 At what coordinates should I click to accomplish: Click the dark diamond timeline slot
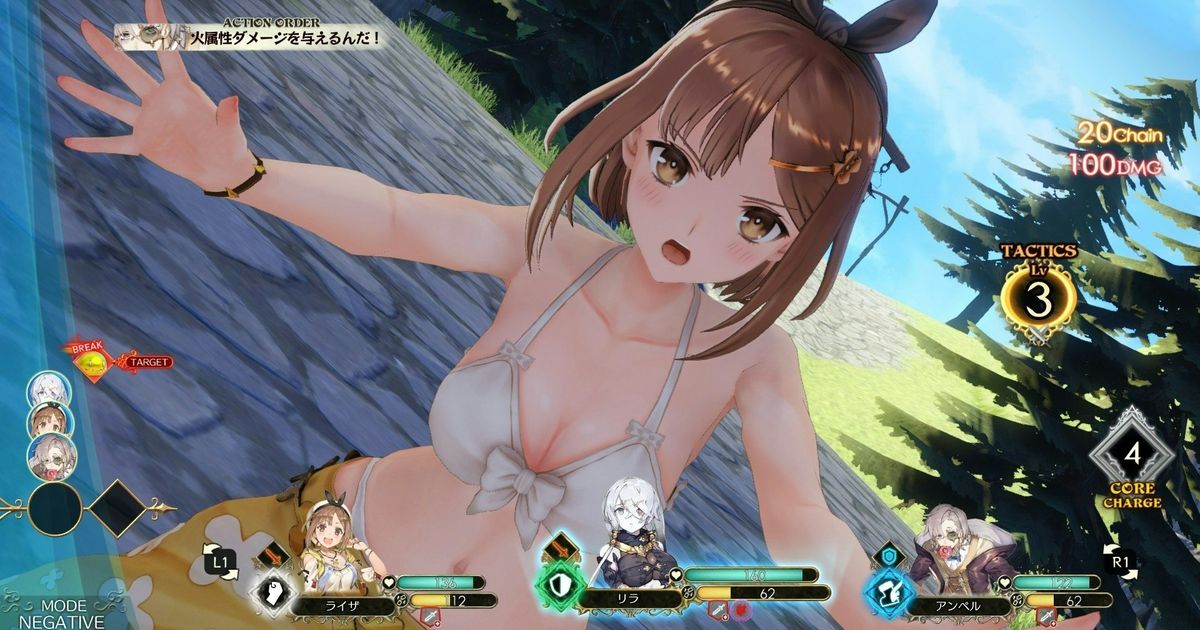[118, 509]
